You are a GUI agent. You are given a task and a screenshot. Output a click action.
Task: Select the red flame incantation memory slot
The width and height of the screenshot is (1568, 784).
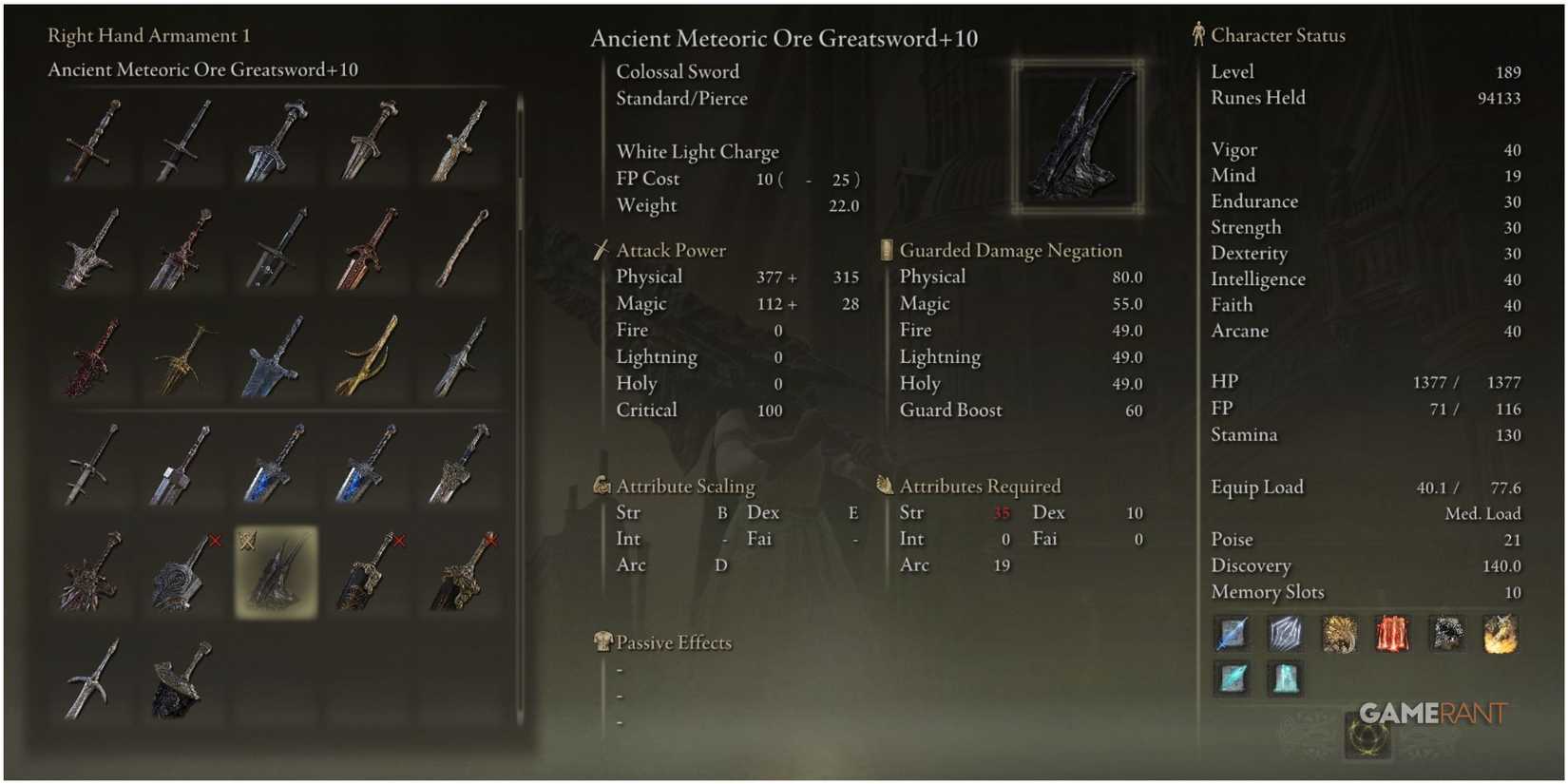coord(1390,634)
